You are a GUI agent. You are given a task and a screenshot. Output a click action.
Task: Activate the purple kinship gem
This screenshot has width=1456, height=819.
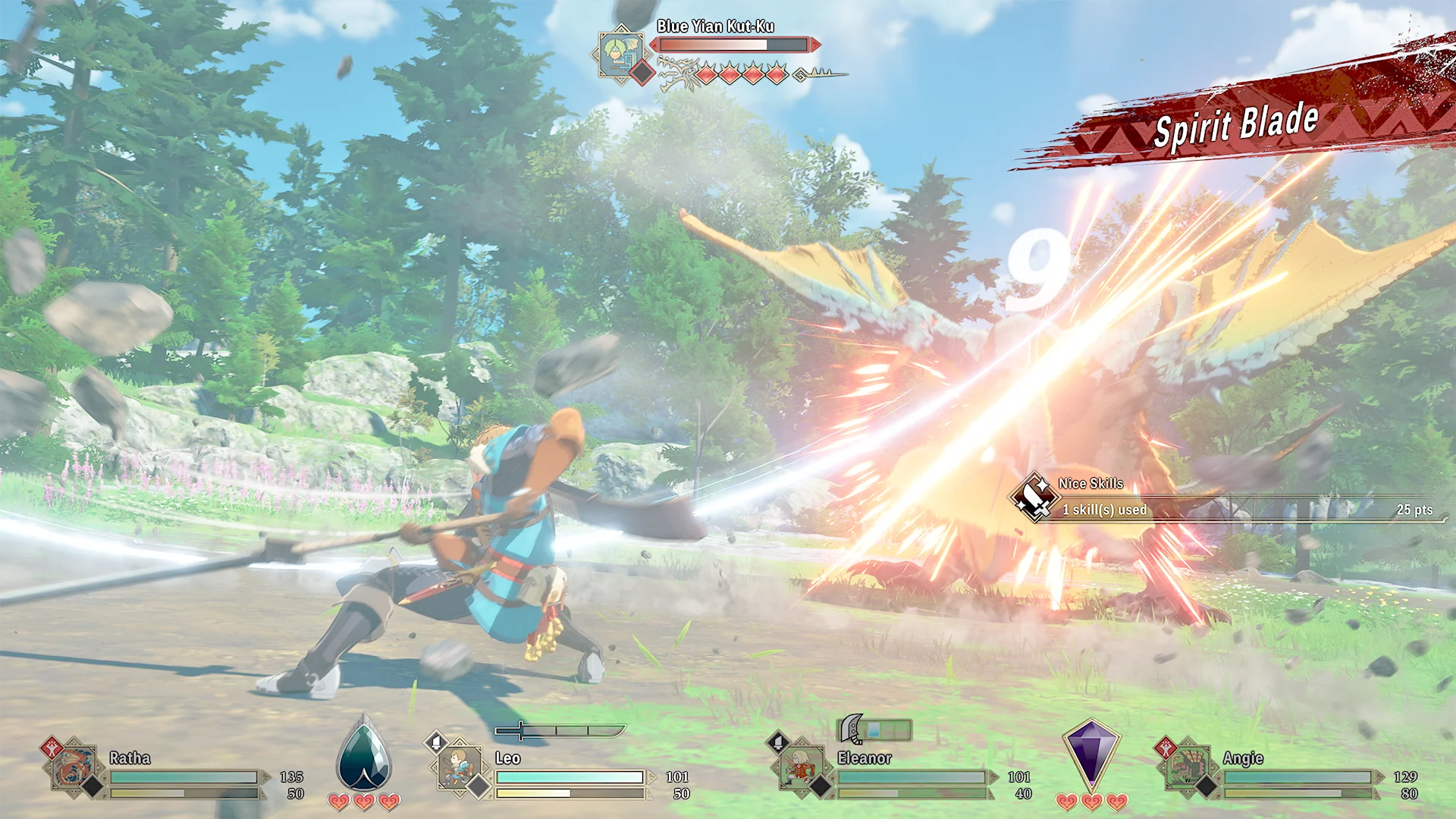(x=1090, y=755)
